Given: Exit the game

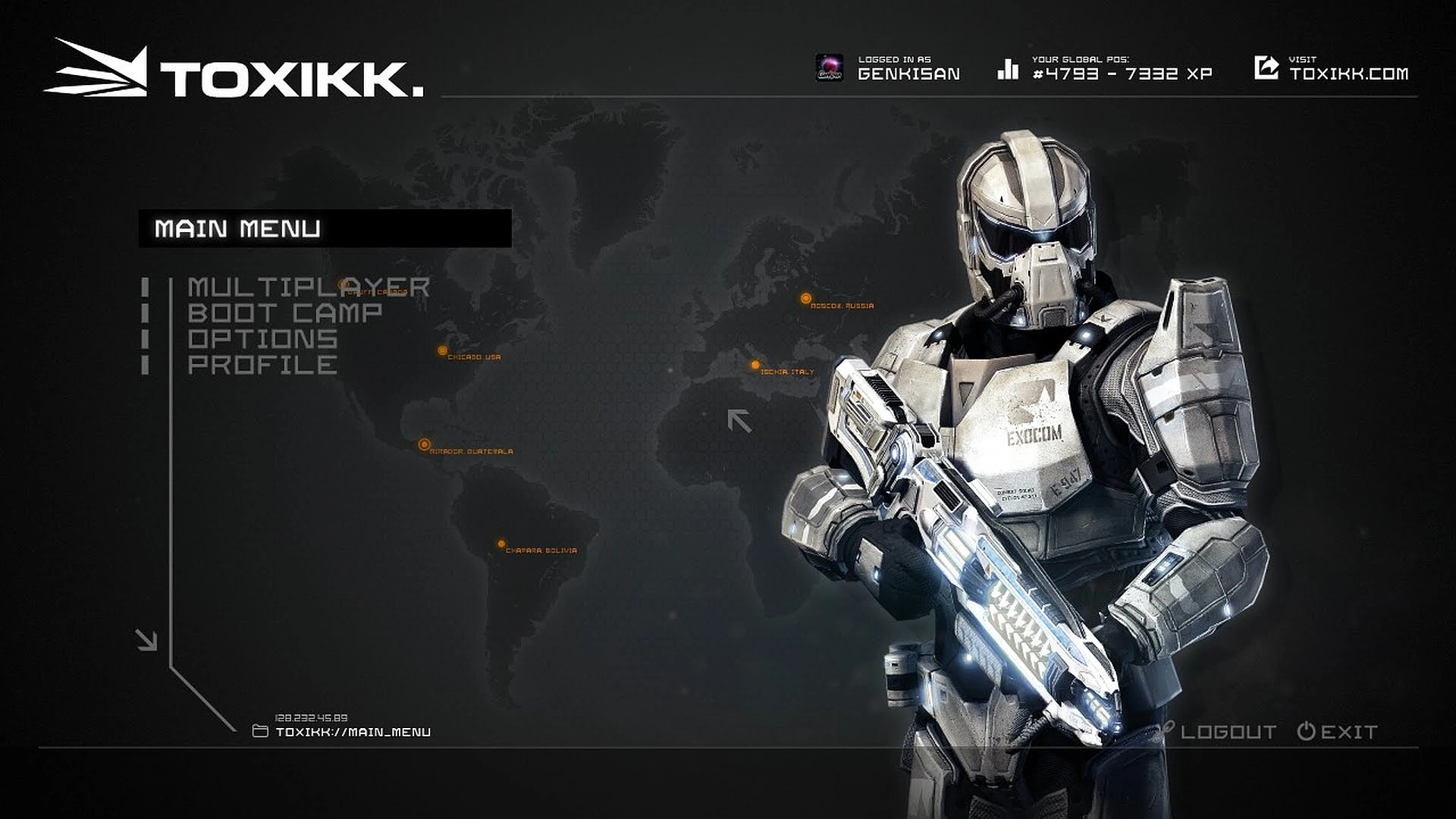Looking at the screenshot, I should (1338, 732).
